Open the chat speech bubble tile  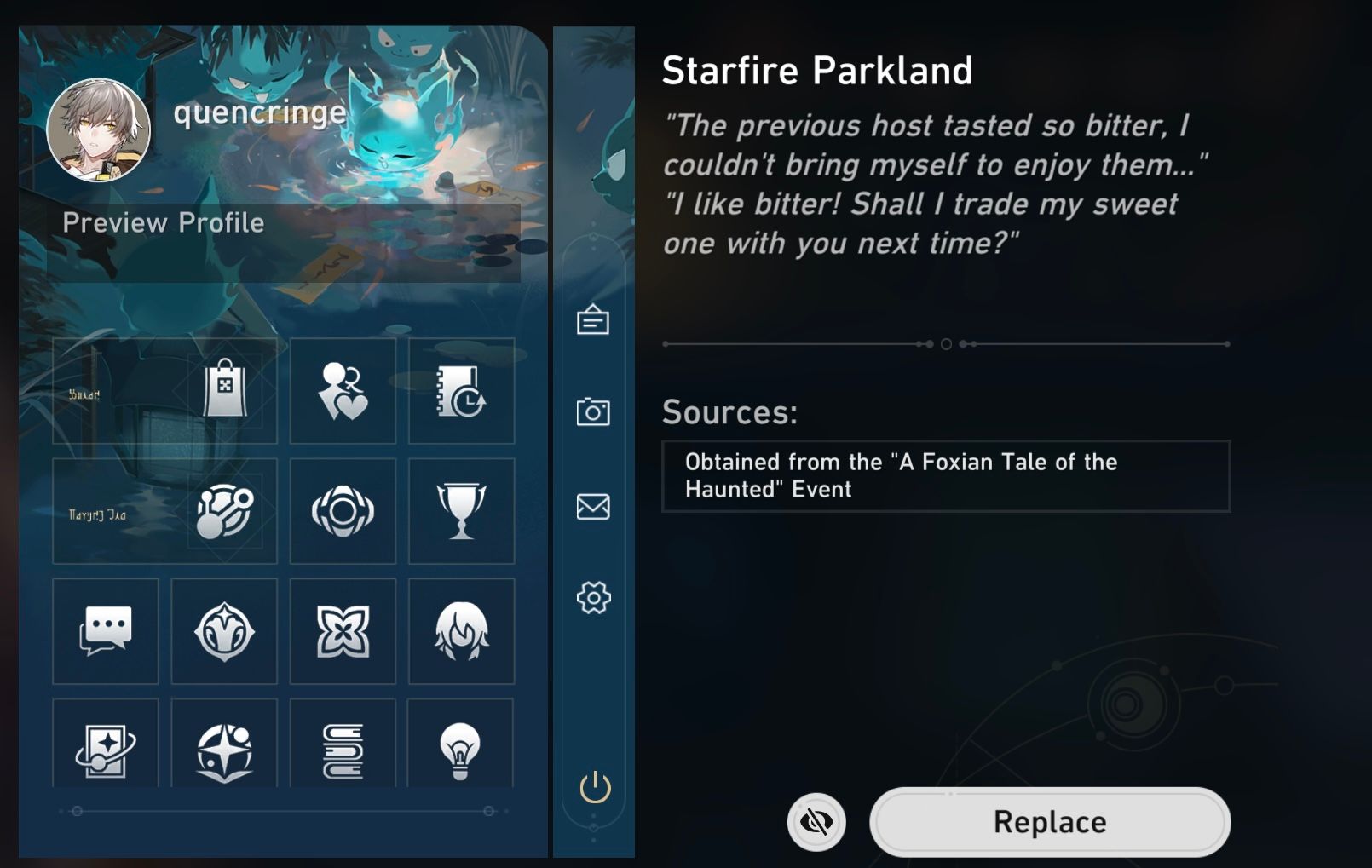coord(106,631)
